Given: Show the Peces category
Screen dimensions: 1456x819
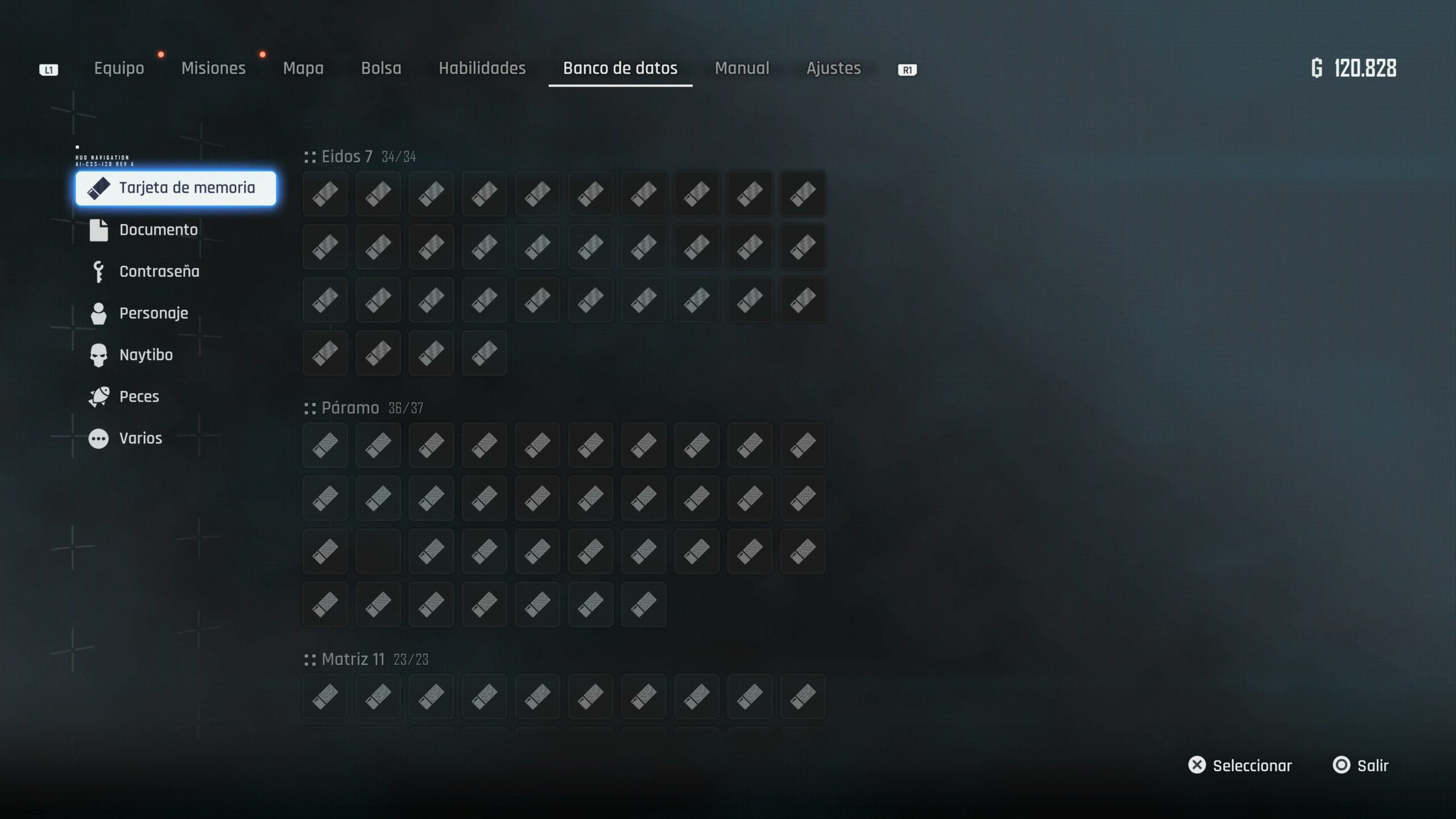Looking at the screenshot, I should pos(139,396).
